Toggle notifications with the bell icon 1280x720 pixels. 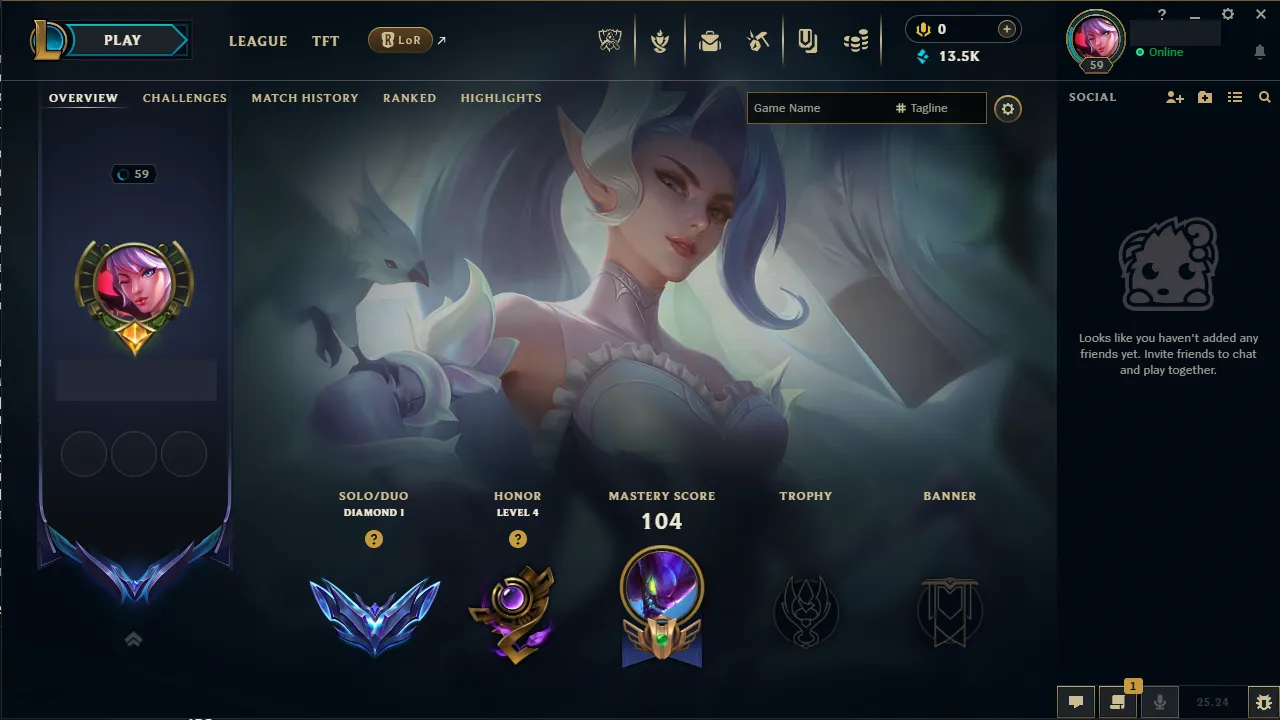tap(1259, 52)
